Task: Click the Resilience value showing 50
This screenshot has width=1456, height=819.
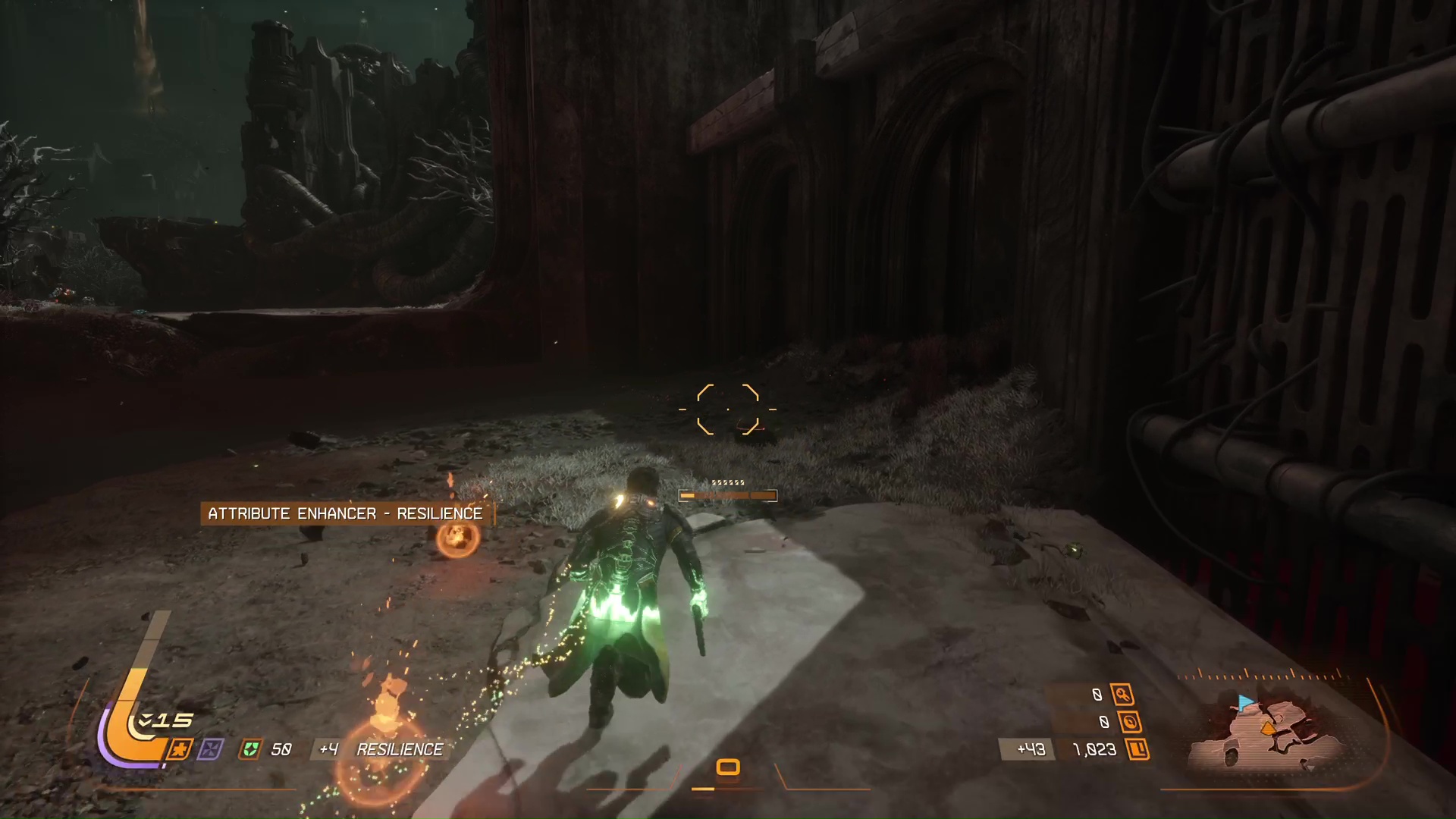Action: pyautogui.click(x=281, y=748)
